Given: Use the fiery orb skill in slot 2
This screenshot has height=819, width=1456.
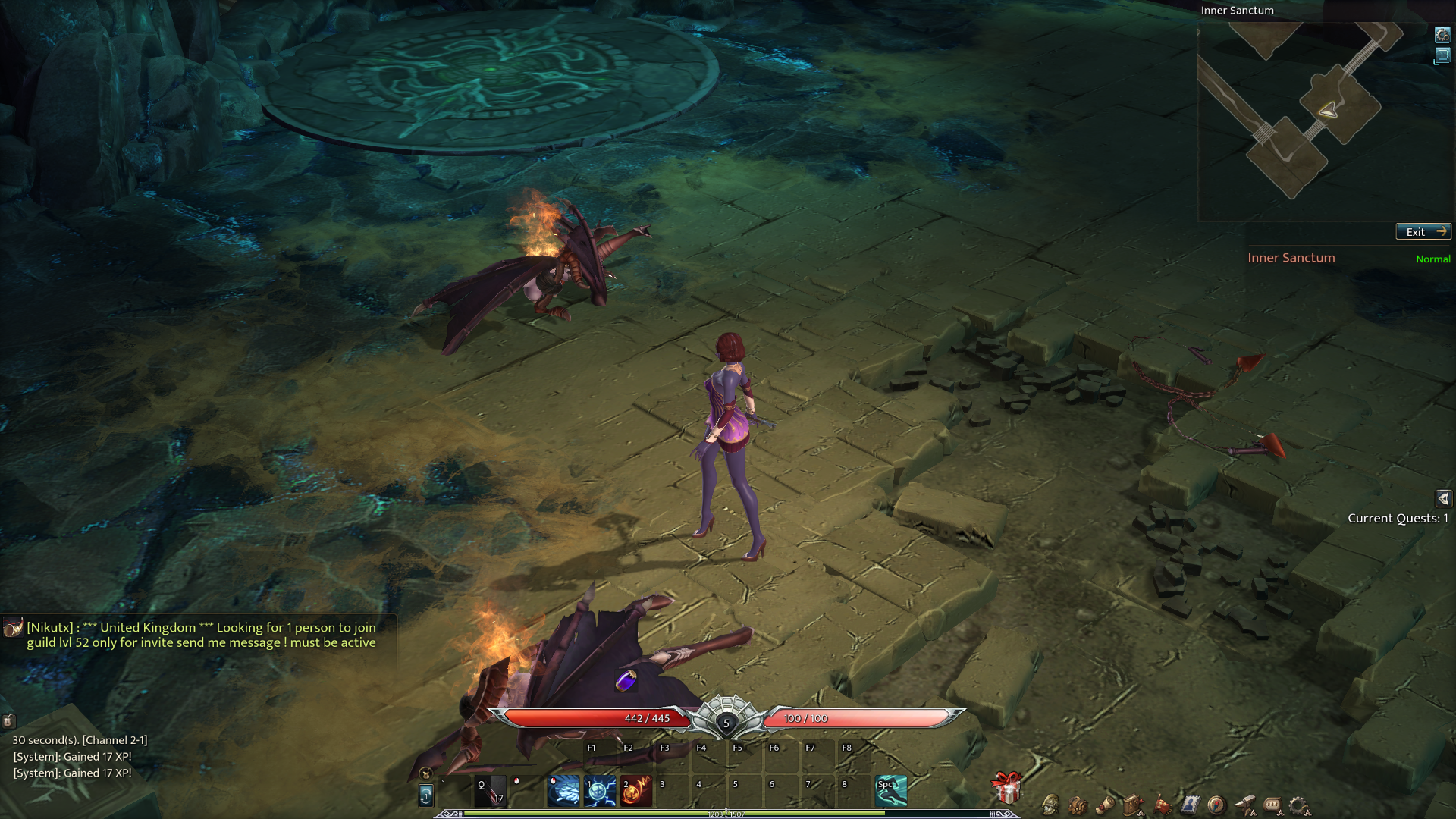Looking at the screenshot, I should (636, 791).
